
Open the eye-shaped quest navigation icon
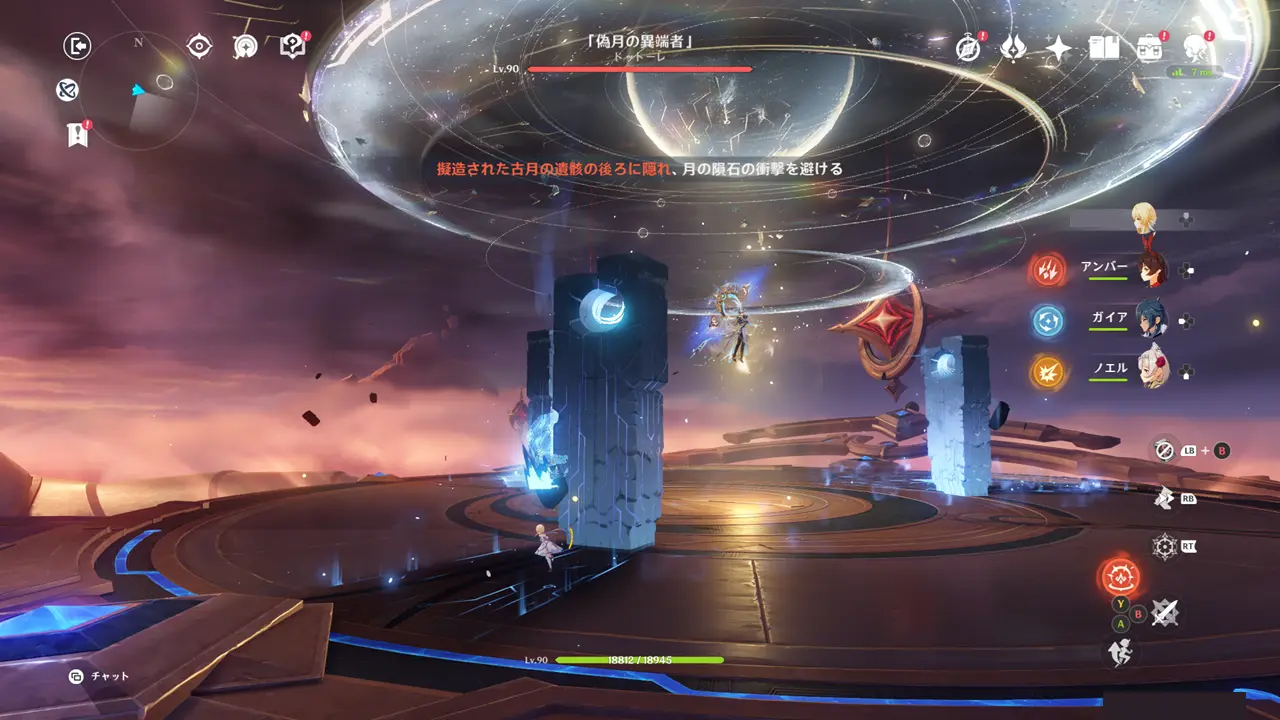(200, 46)
